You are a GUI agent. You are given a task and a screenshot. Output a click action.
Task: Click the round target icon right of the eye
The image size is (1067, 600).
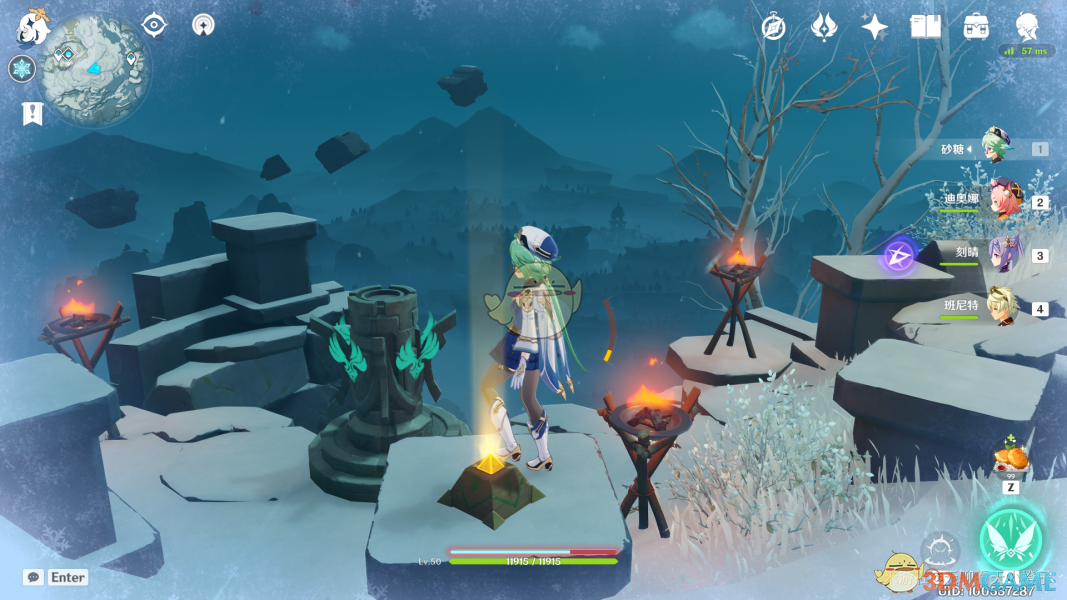tap(203, 25)
